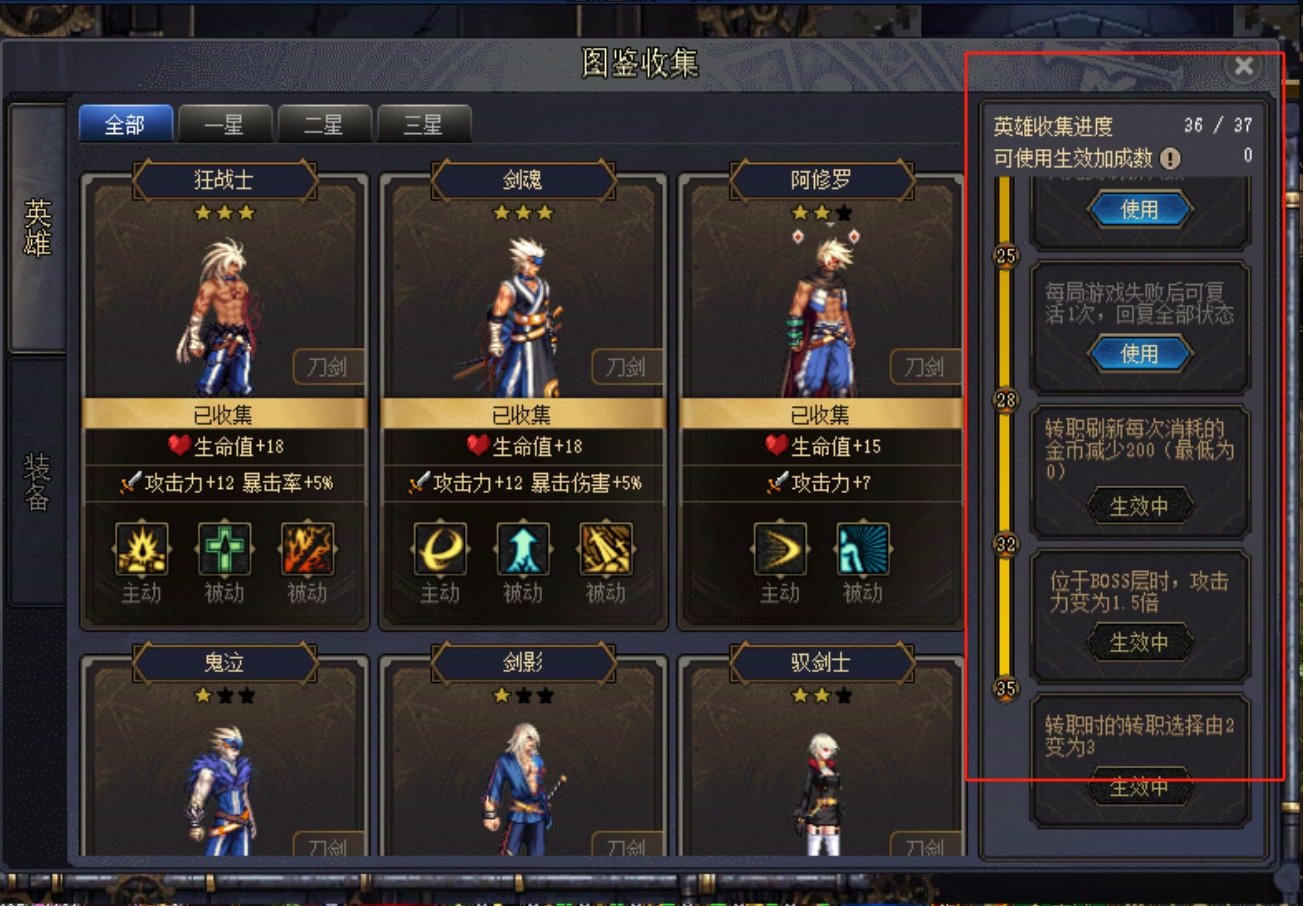Select 阿修罗's 主动 active skill icon
Viewport: 1304px width, 906px height.
coord(780,550)
